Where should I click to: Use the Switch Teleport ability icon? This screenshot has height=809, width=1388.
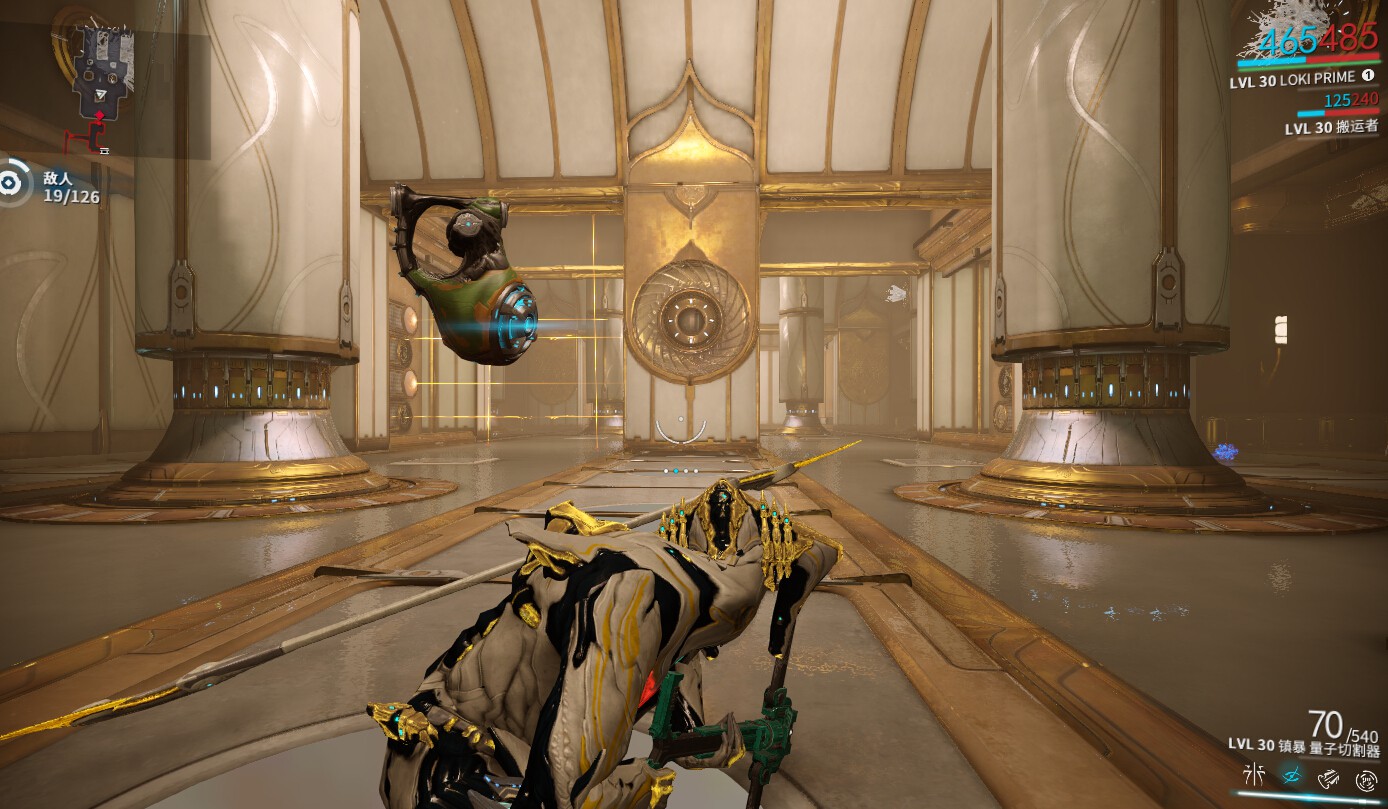pos(1328,776)
